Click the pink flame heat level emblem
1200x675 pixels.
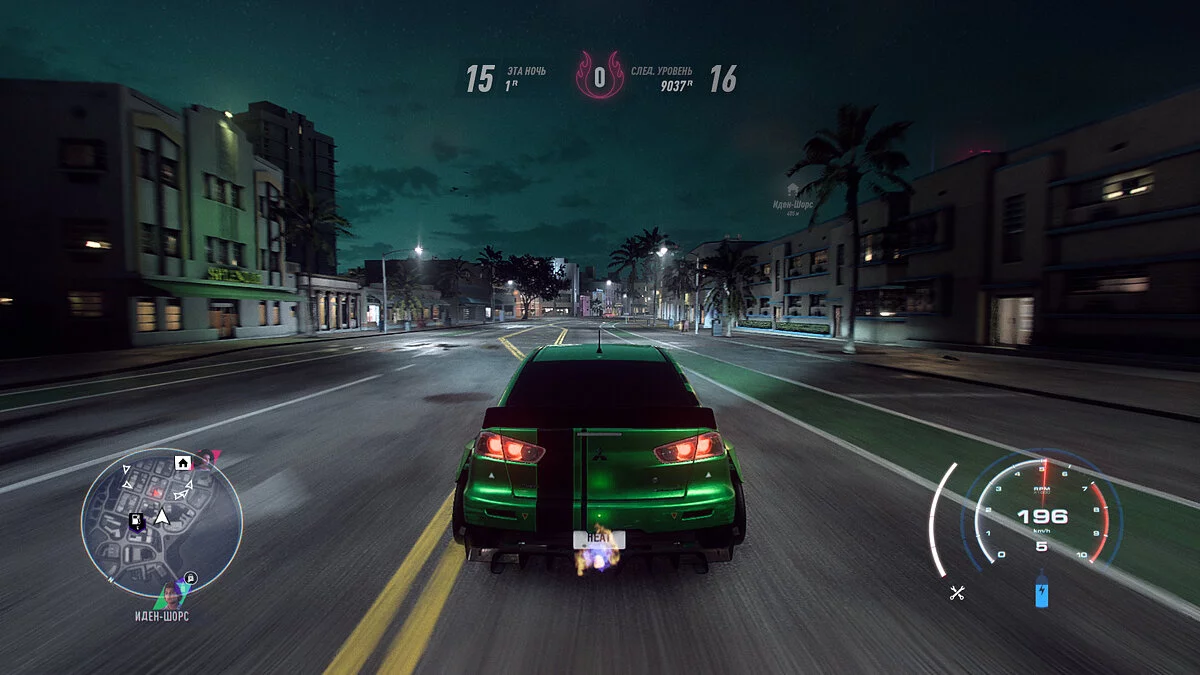(x=599, y=76)
